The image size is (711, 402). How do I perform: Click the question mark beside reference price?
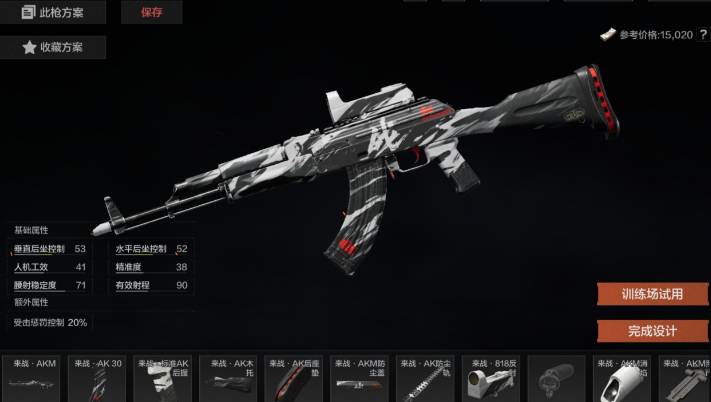703,35
